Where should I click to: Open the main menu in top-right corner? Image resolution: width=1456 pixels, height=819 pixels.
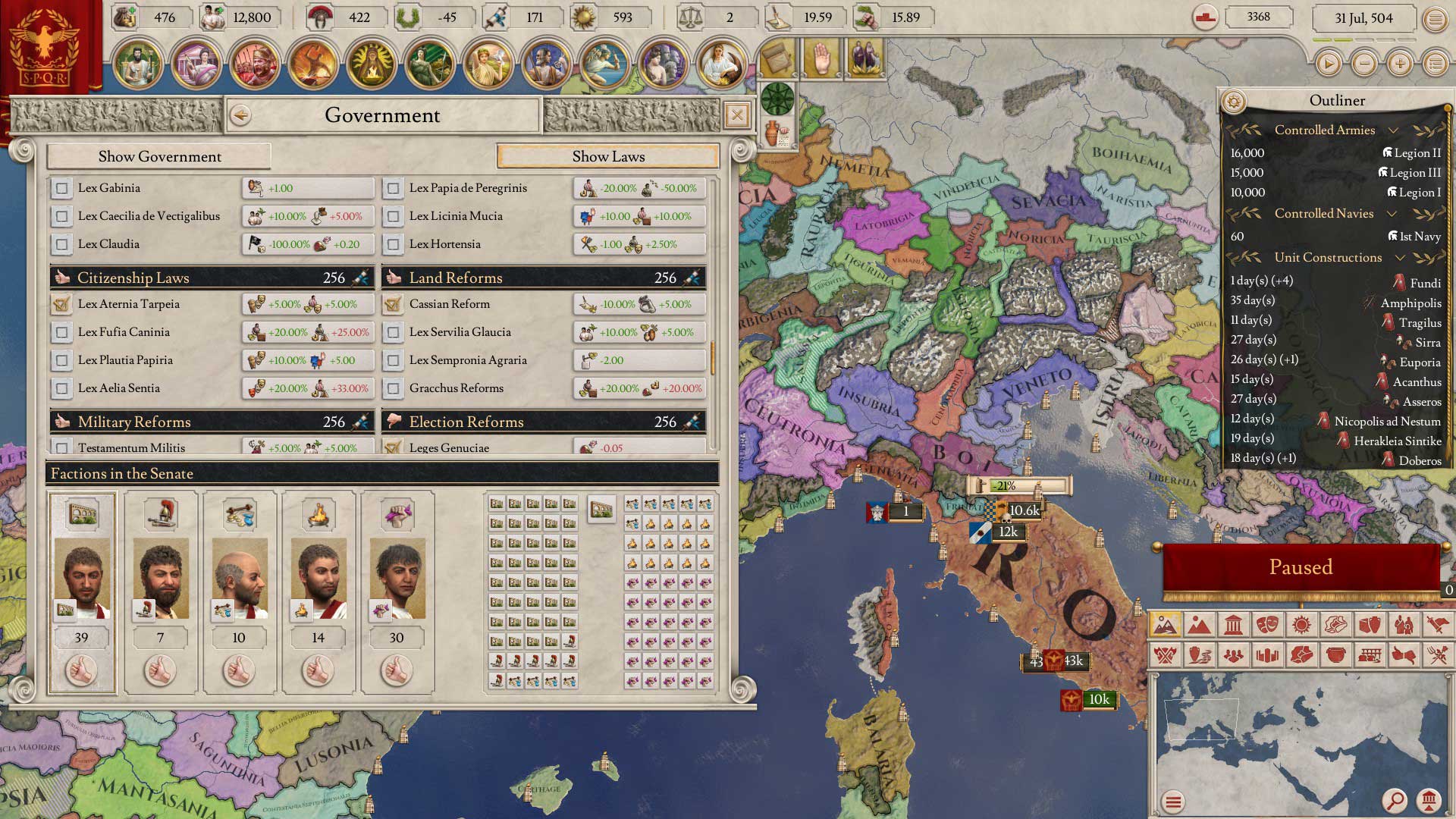point(1435,19)
